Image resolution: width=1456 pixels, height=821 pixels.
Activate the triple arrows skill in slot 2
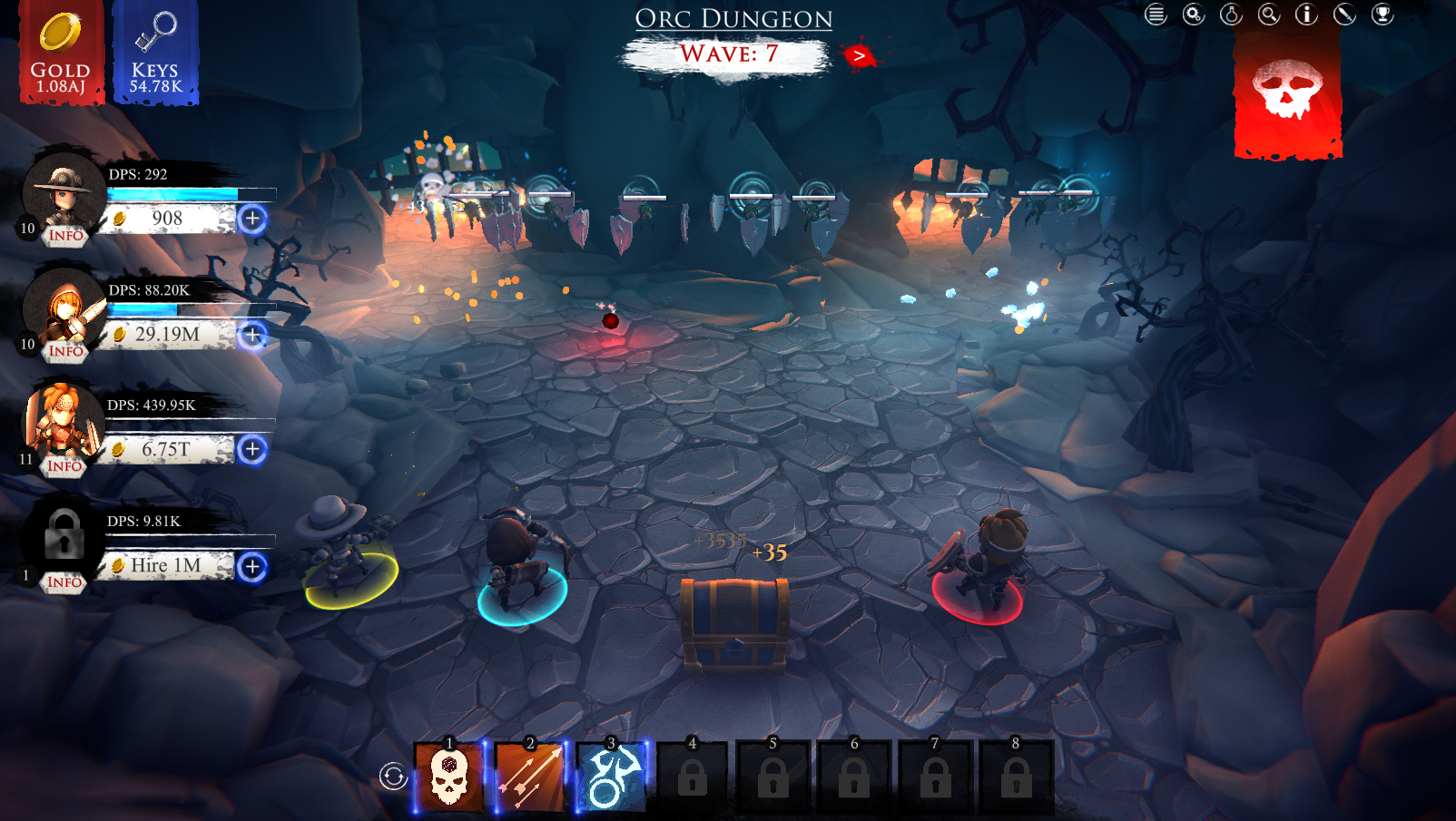(531, 777)
